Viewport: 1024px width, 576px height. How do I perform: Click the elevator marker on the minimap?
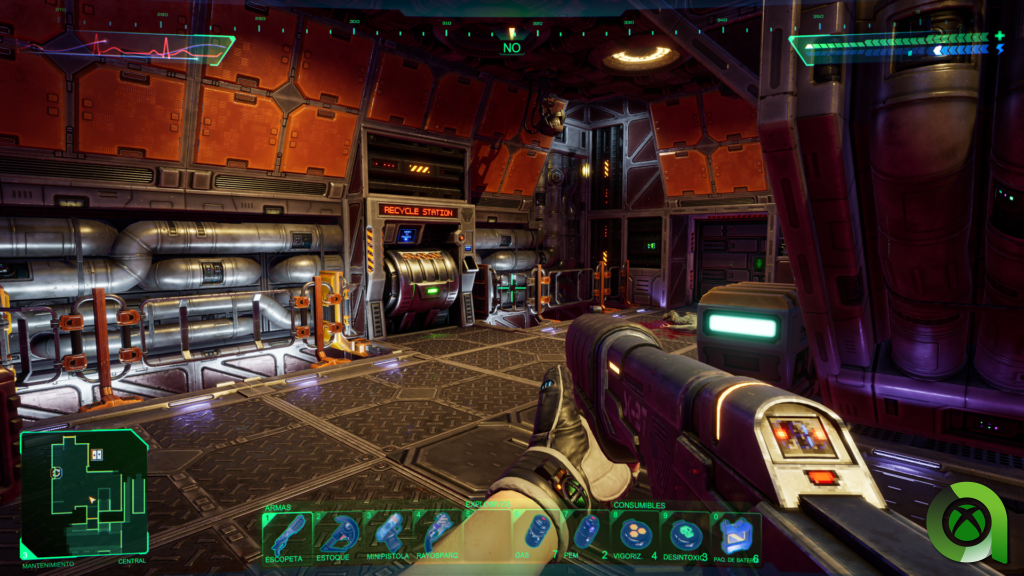97,455
